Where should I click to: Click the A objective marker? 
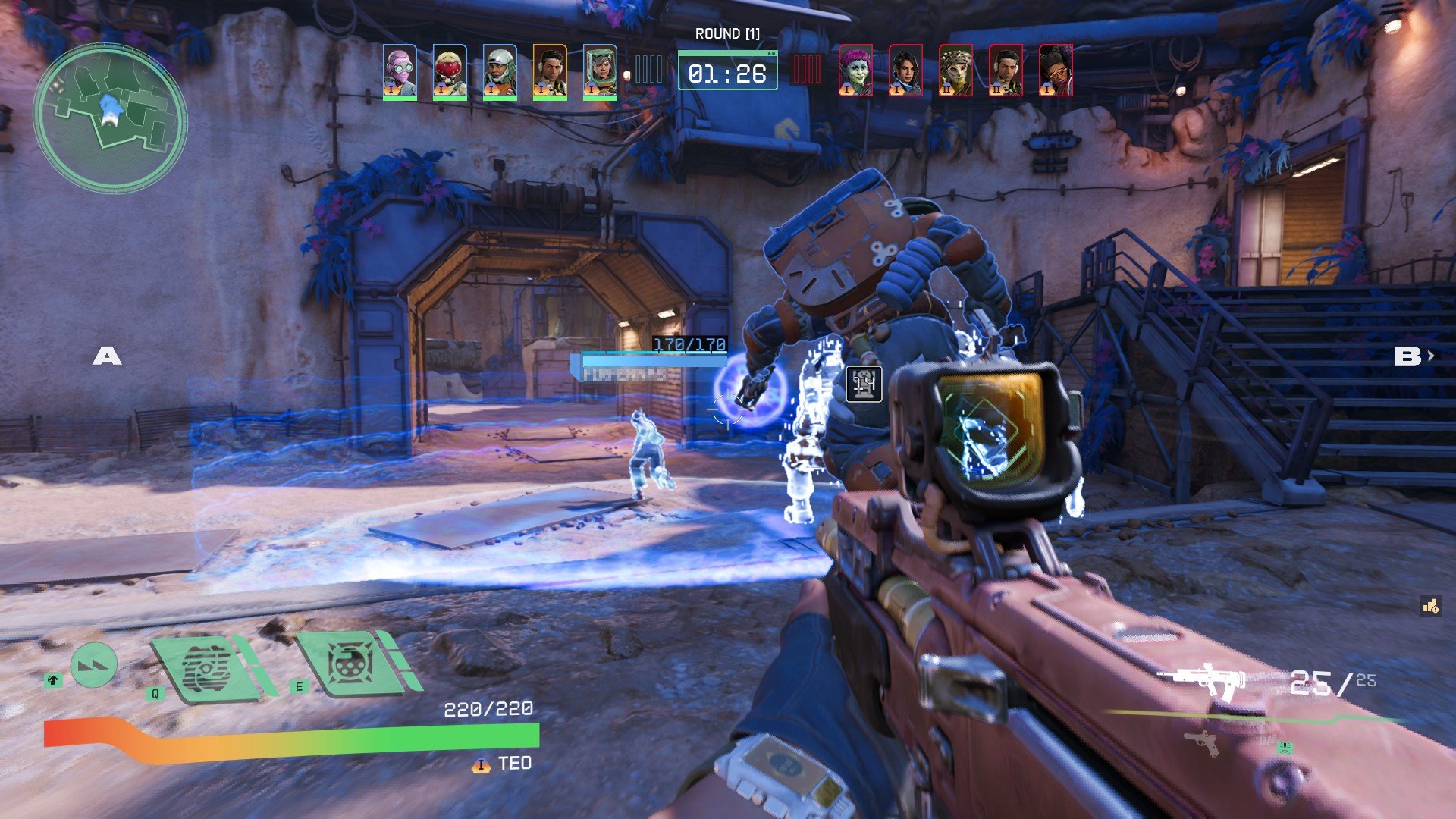pyautogui.click(x=107, y=356)
